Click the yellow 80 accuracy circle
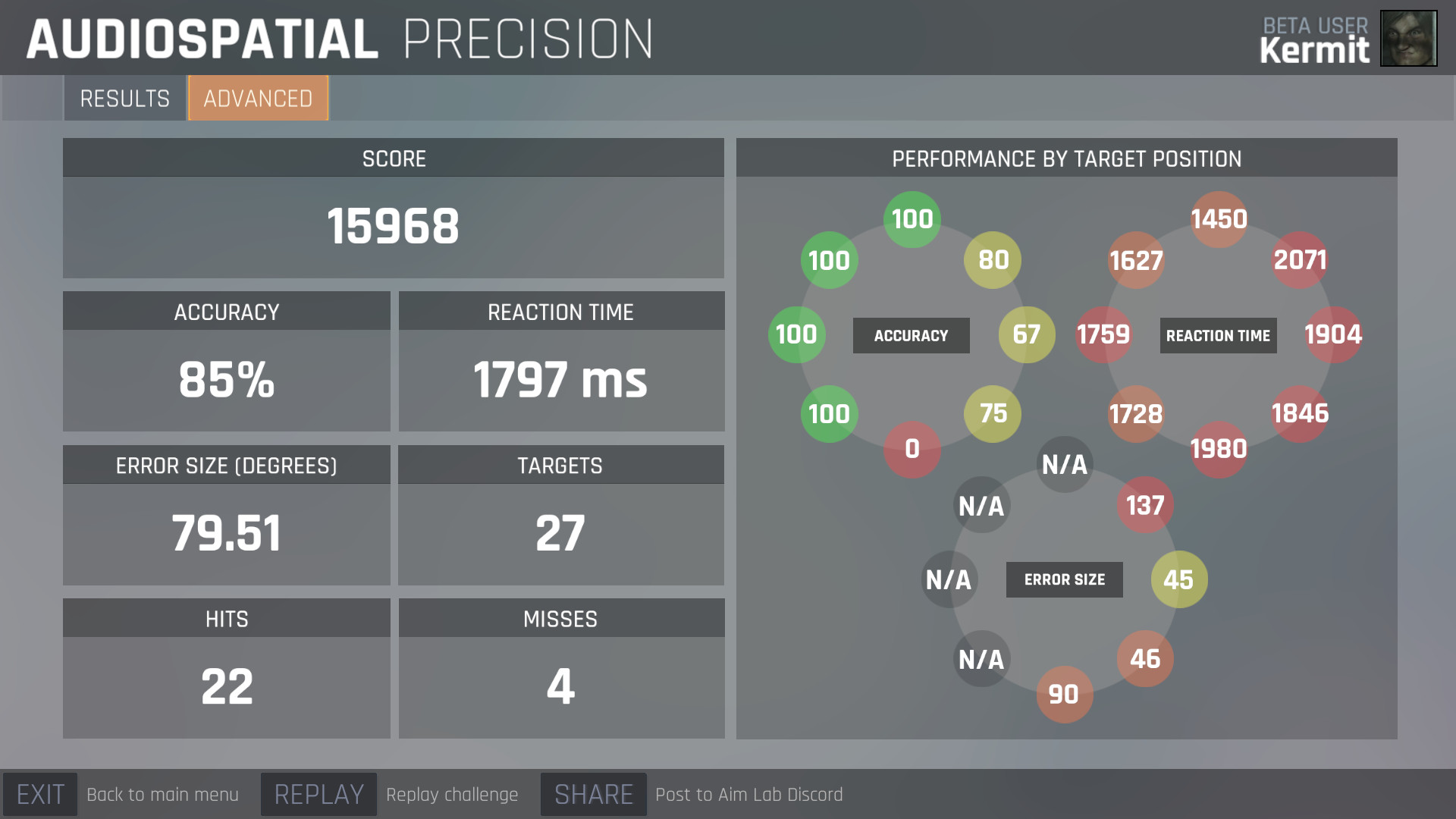This screenshot has width=1456, height=819. [x=993, y=260]
